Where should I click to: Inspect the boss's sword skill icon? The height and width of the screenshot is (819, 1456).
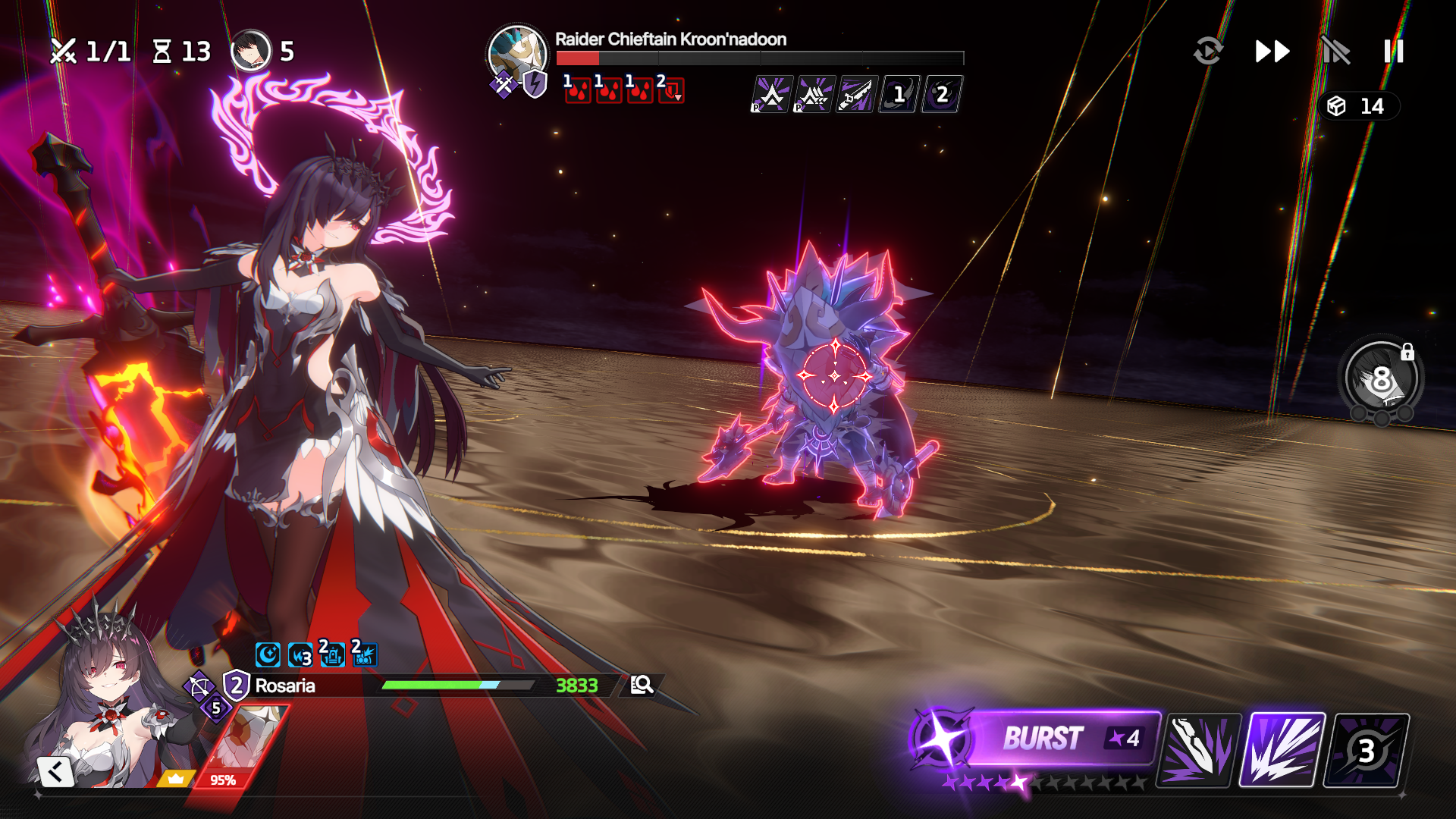pyautogui.click(x=856, y=95)
